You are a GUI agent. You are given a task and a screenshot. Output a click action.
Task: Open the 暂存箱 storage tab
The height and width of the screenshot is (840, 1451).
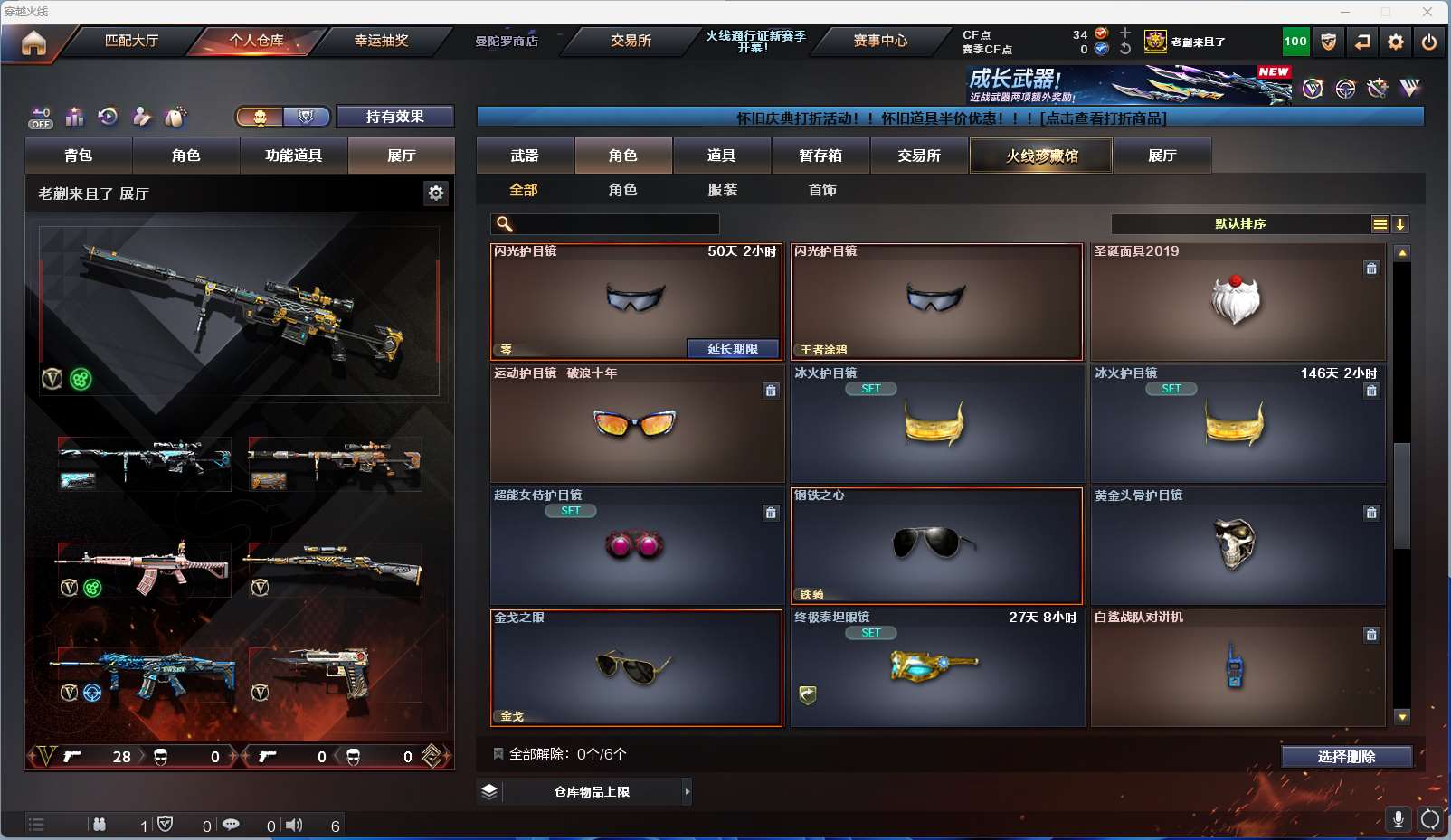click(820, 156)
